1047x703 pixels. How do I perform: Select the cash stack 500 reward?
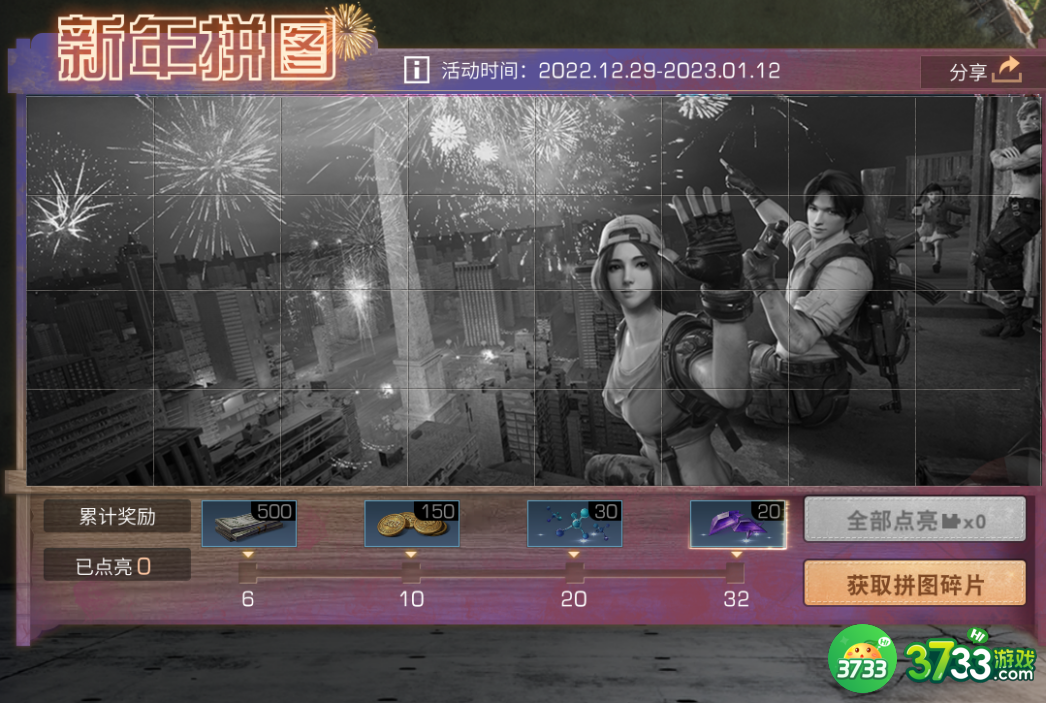pos(249,524)
